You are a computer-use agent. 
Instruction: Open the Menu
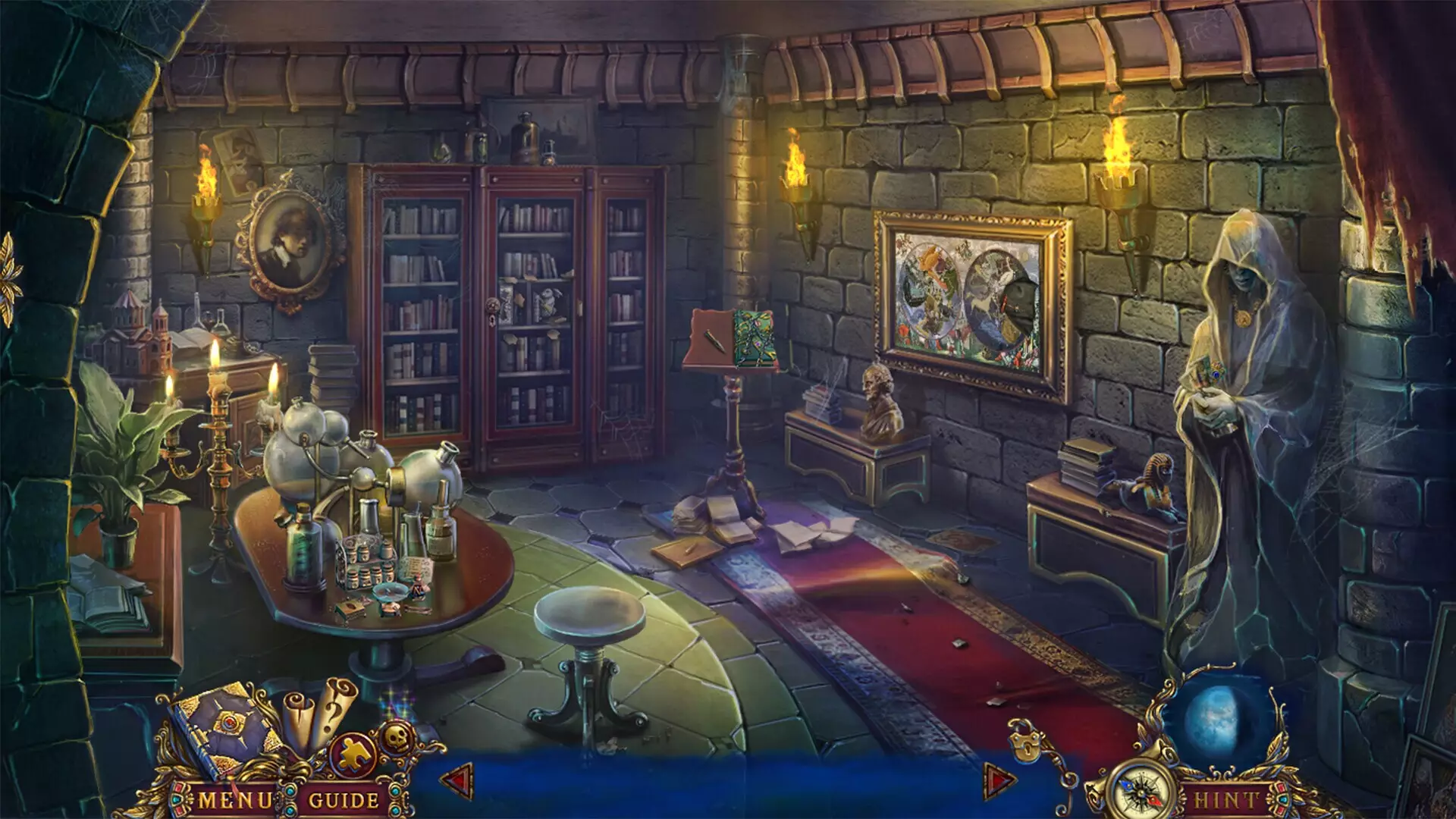pos(233,798)
